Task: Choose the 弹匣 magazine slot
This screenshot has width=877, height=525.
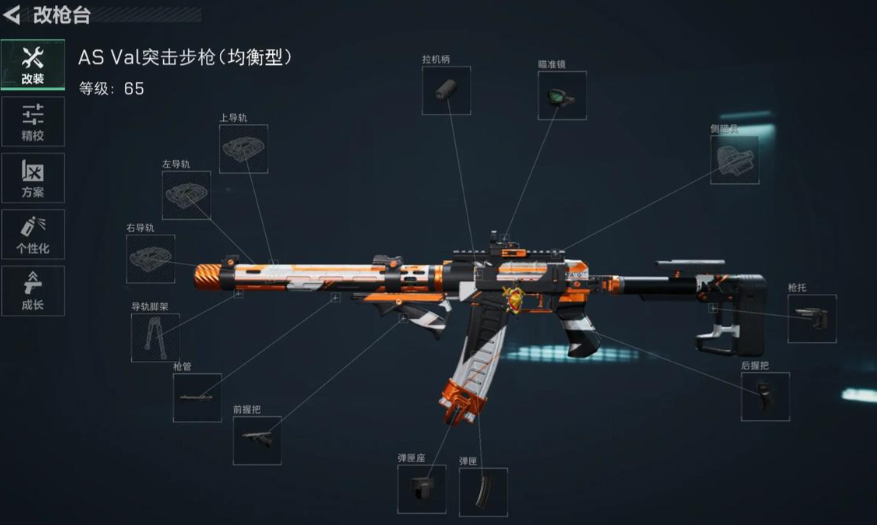Action: pos(483,491)
